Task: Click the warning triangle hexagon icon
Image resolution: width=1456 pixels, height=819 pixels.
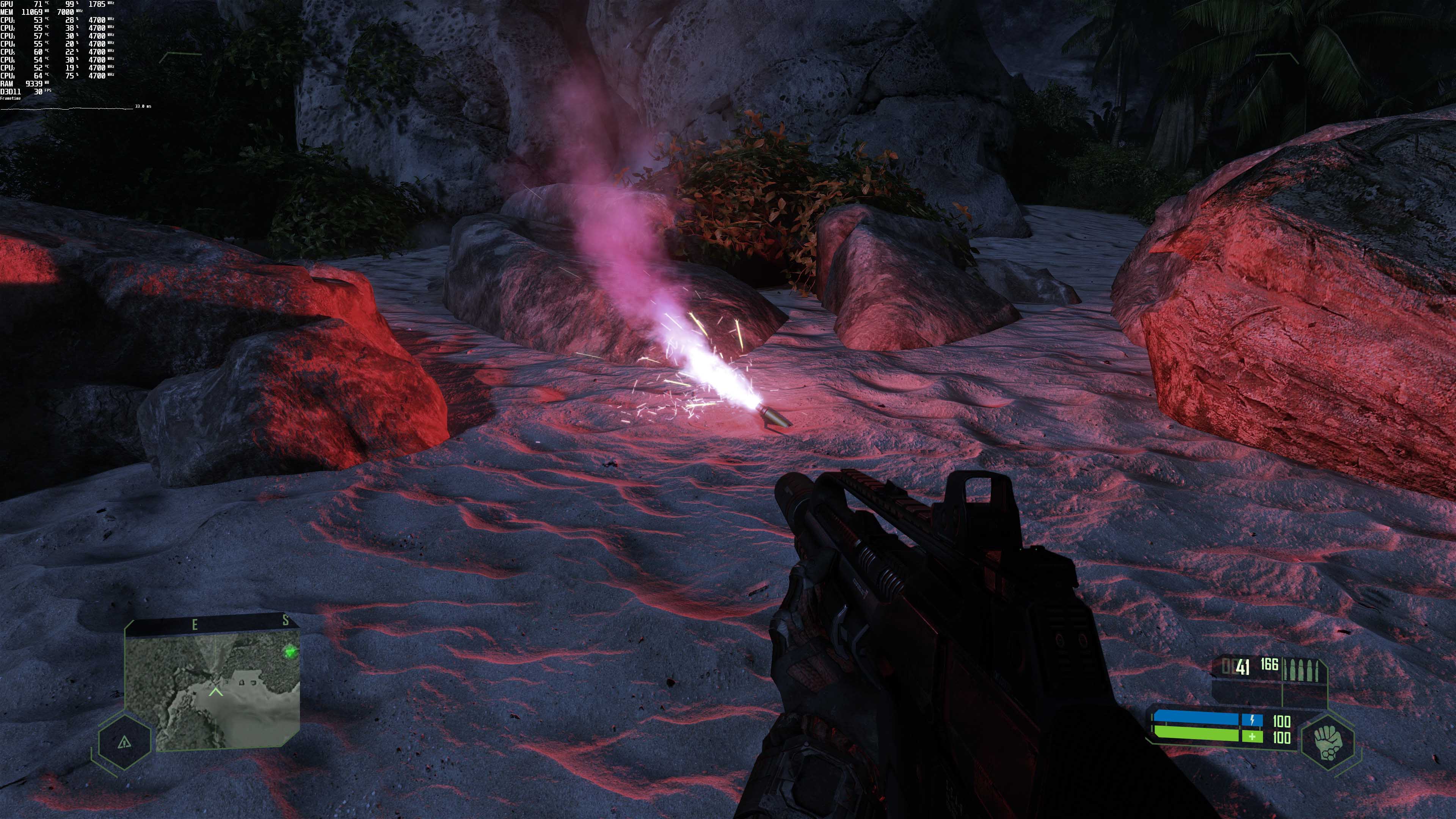Action: pos(124,742)
